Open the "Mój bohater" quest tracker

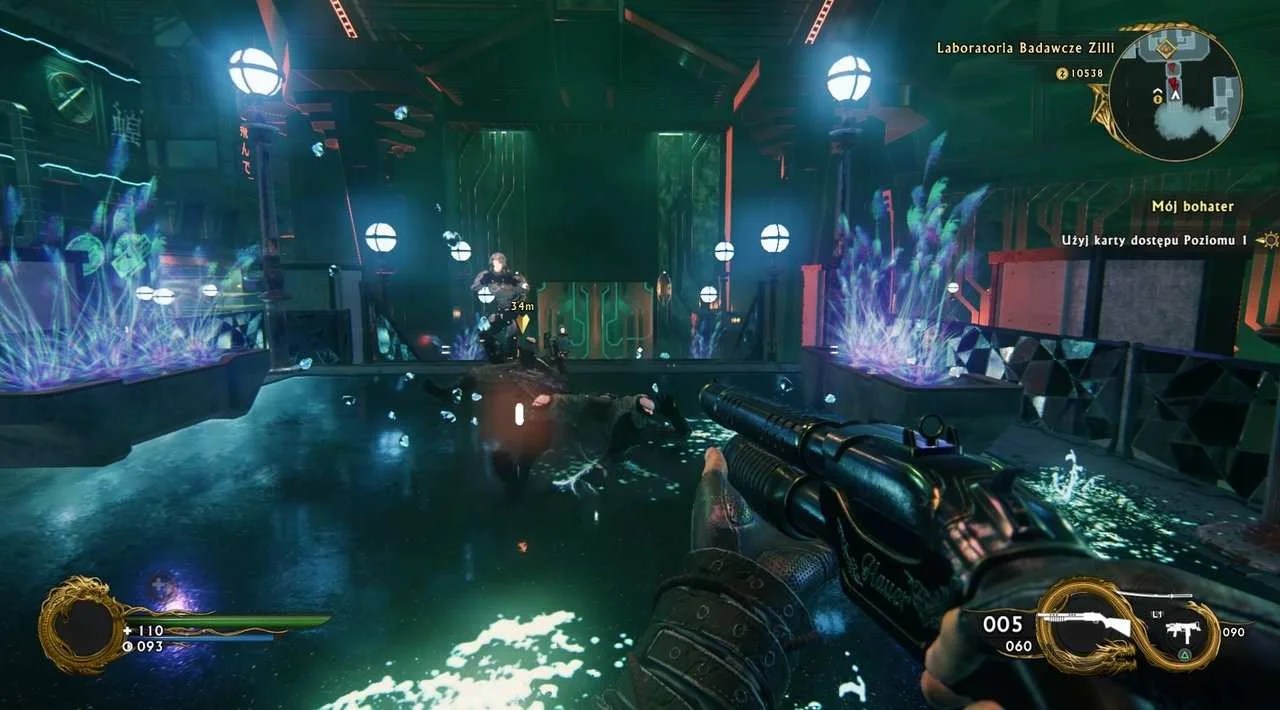(x=1192, y=207)
